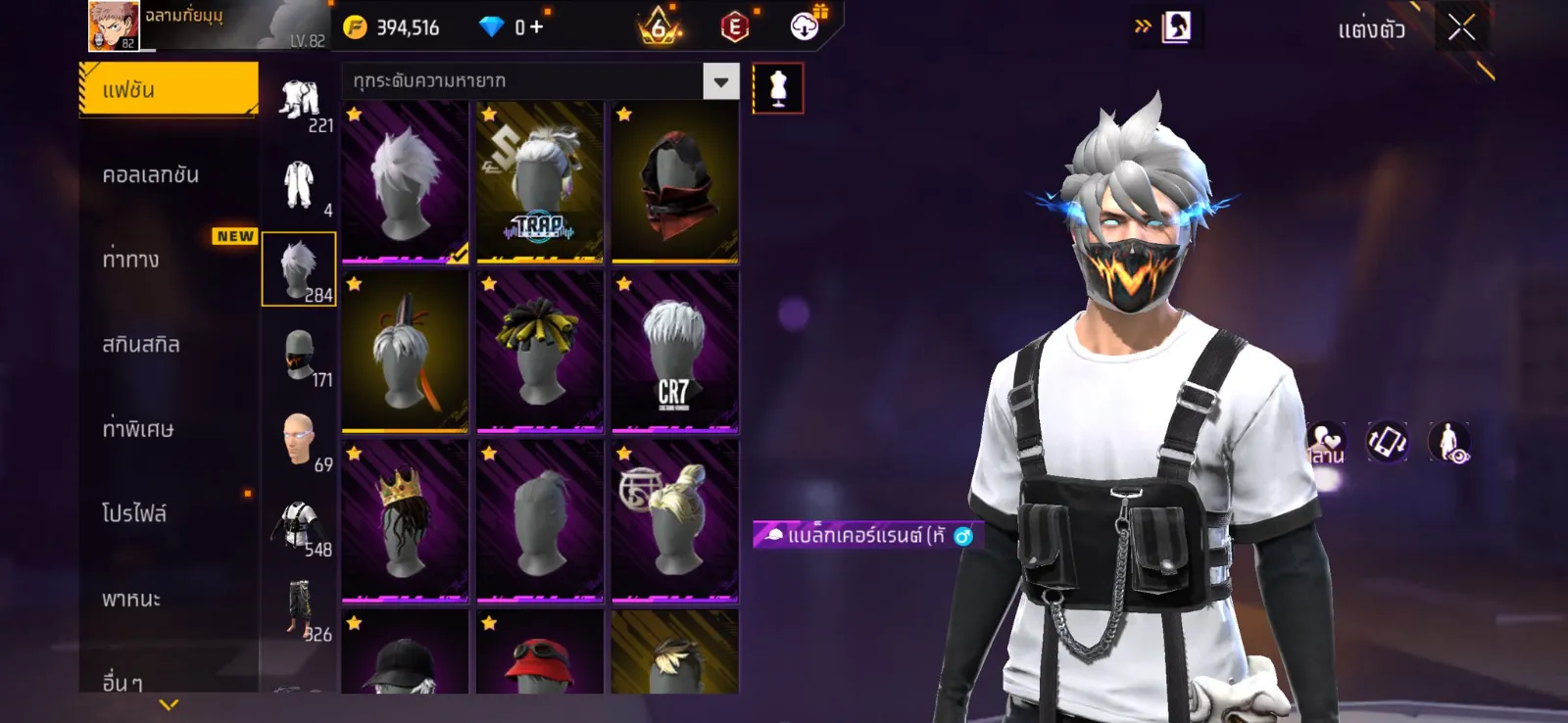The width and height of the screenshot is (1568, 723).
Task: Close the outfit screen with the X
Action: [1461, 28]
